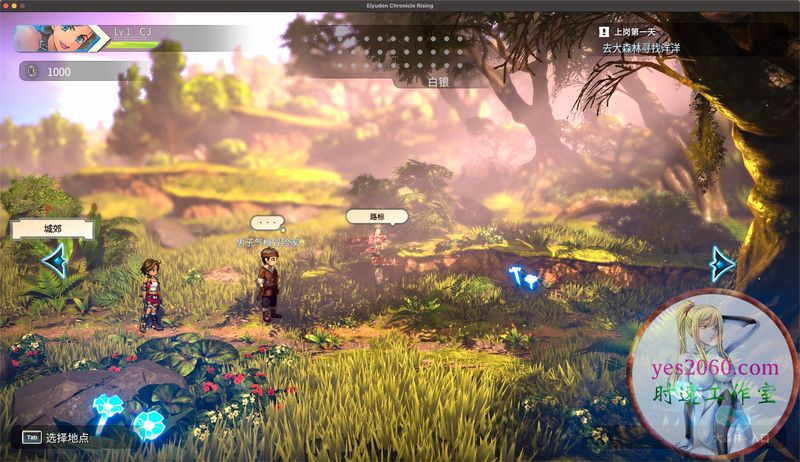Open the 去大森林寻找洋洋 quest tracker
Image resolution: width=800 pixels, height=462 pixels.
coord(650,48)
